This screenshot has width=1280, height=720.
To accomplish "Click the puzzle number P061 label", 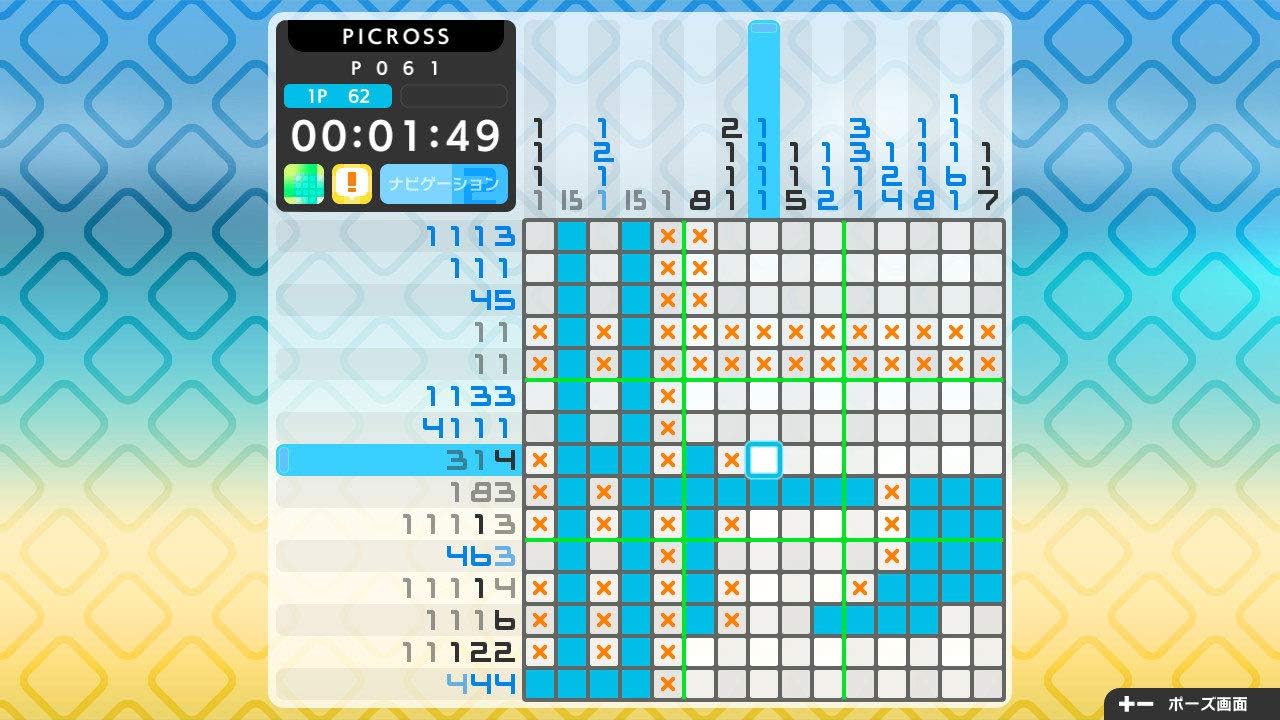I will 394,67.
